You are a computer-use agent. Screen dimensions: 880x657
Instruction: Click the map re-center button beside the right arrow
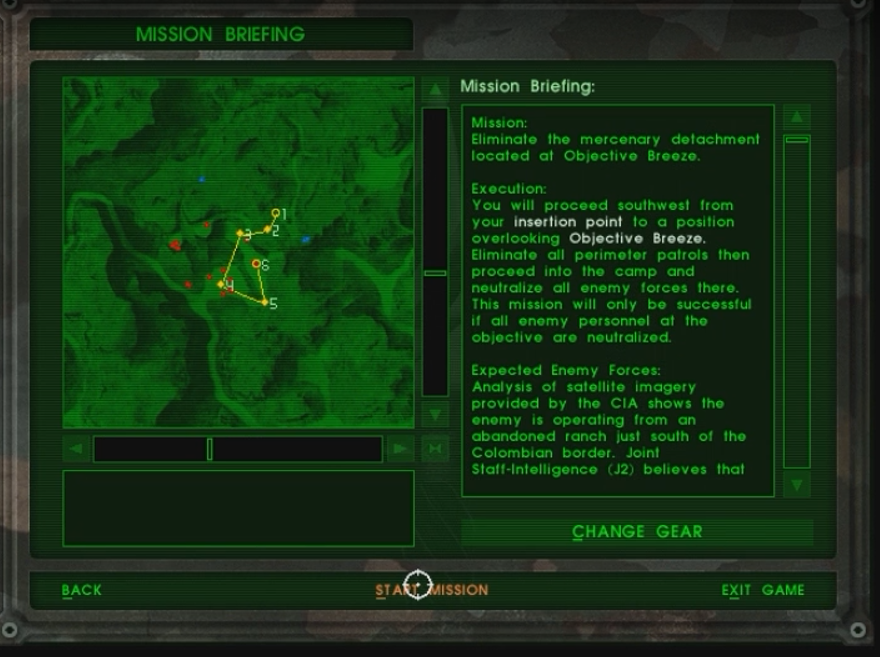(435, 449)
